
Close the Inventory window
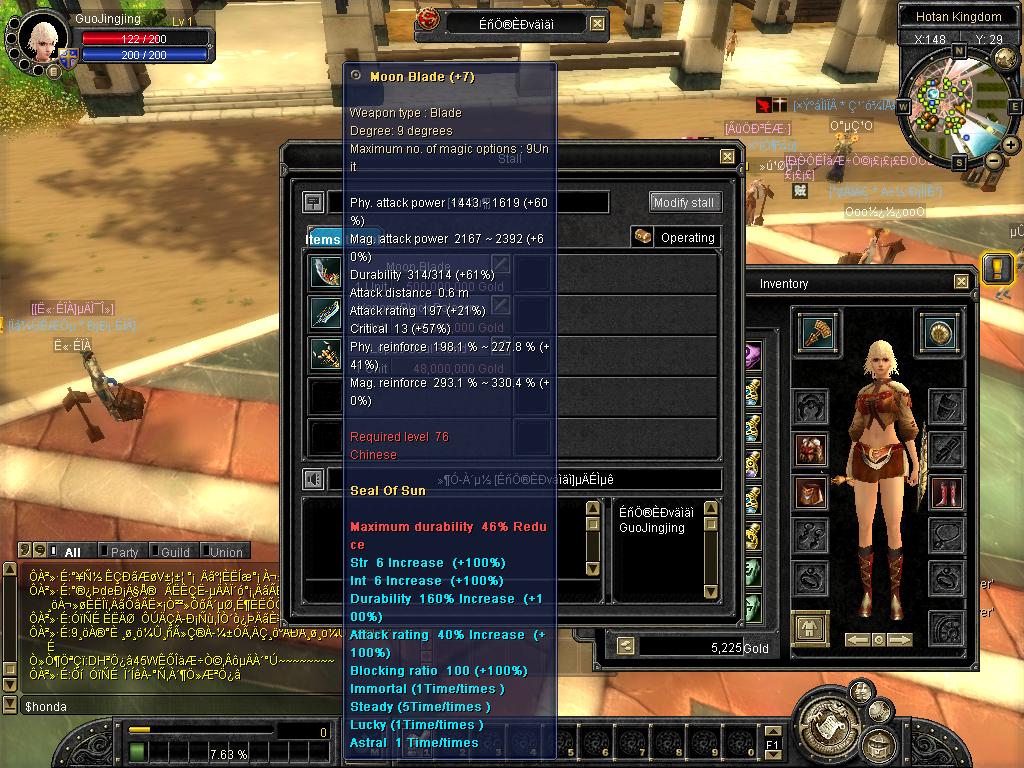point(961,283)
